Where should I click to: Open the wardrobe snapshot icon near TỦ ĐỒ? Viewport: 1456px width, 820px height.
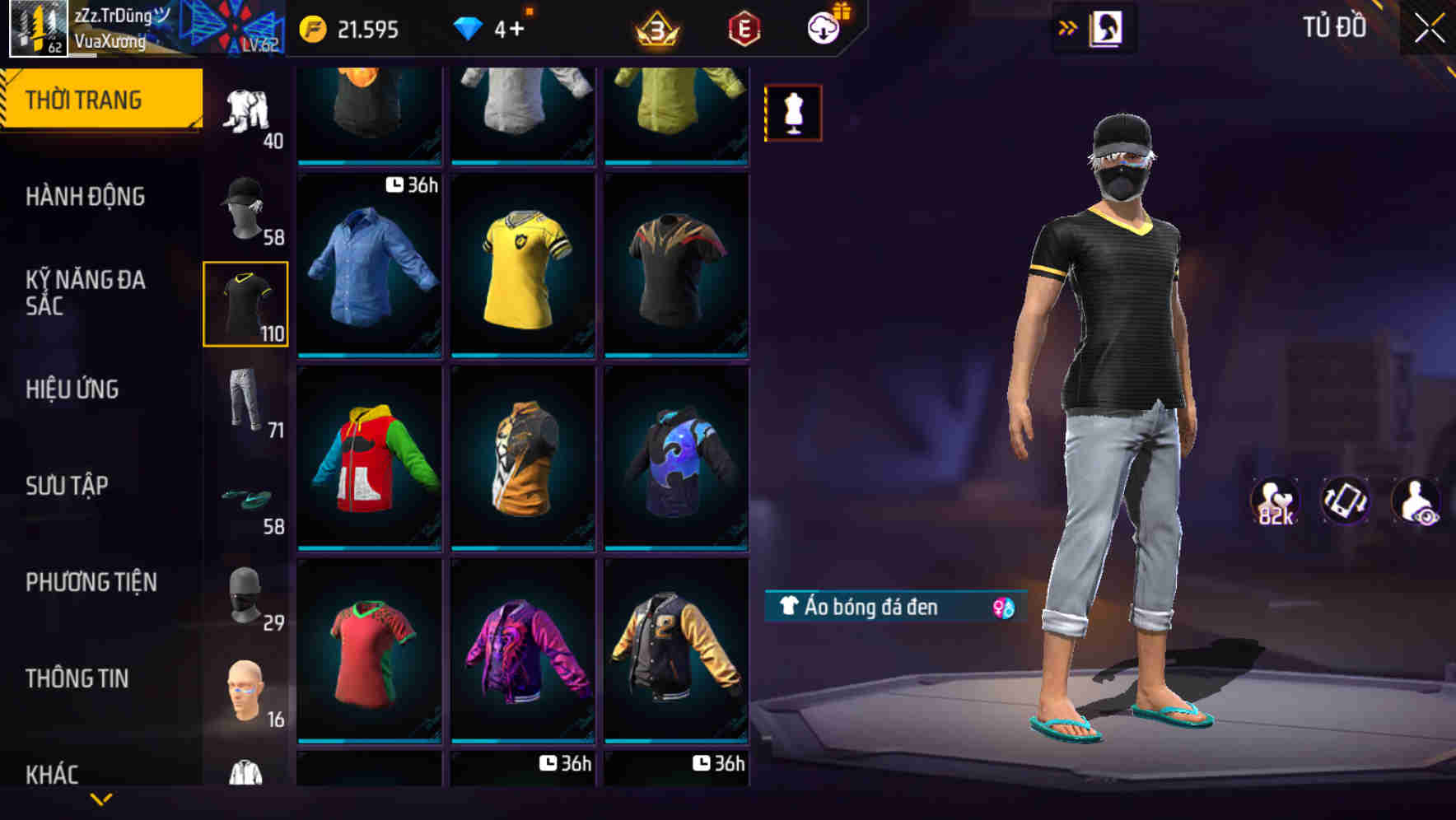click(x=1105, y=26)
